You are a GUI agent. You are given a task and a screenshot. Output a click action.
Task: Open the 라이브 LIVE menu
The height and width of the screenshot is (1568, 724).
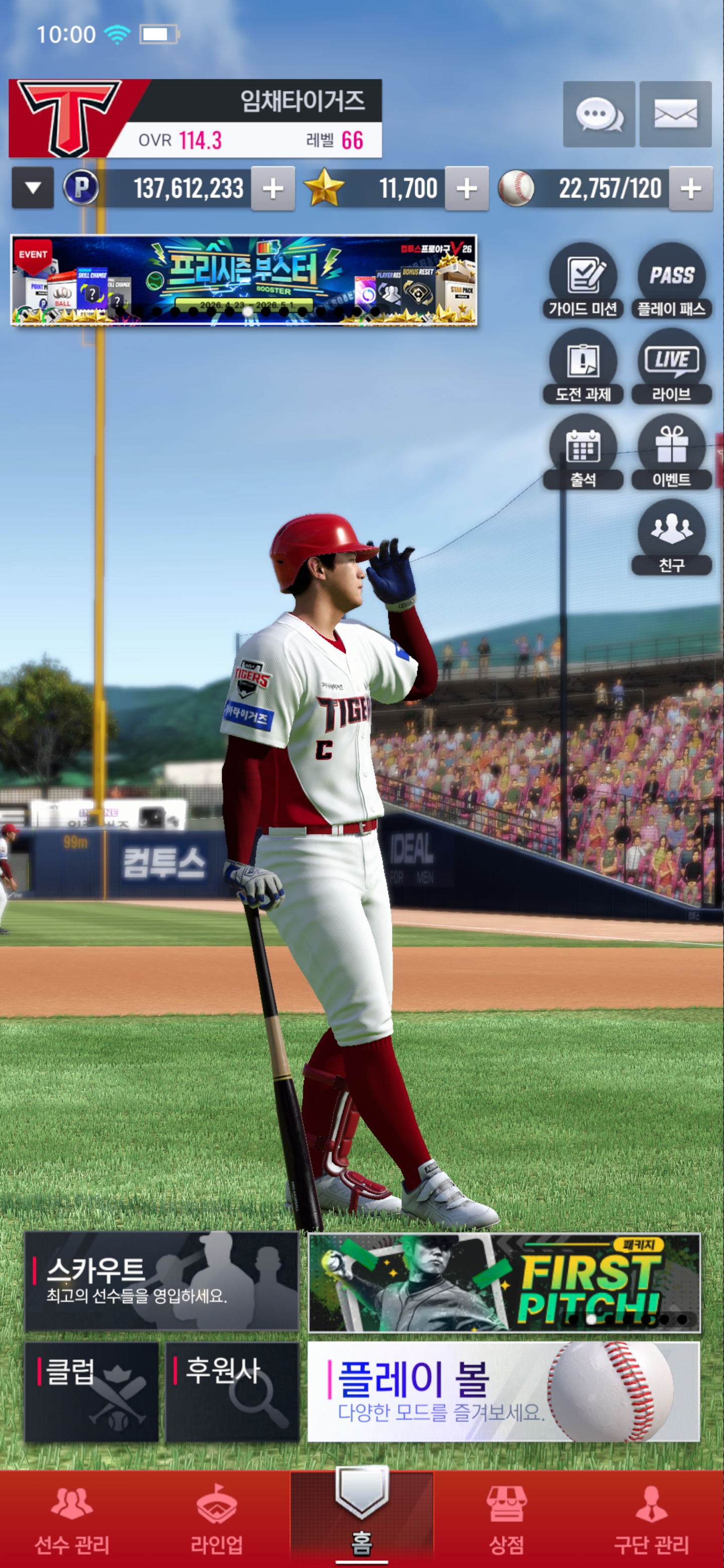671,366
